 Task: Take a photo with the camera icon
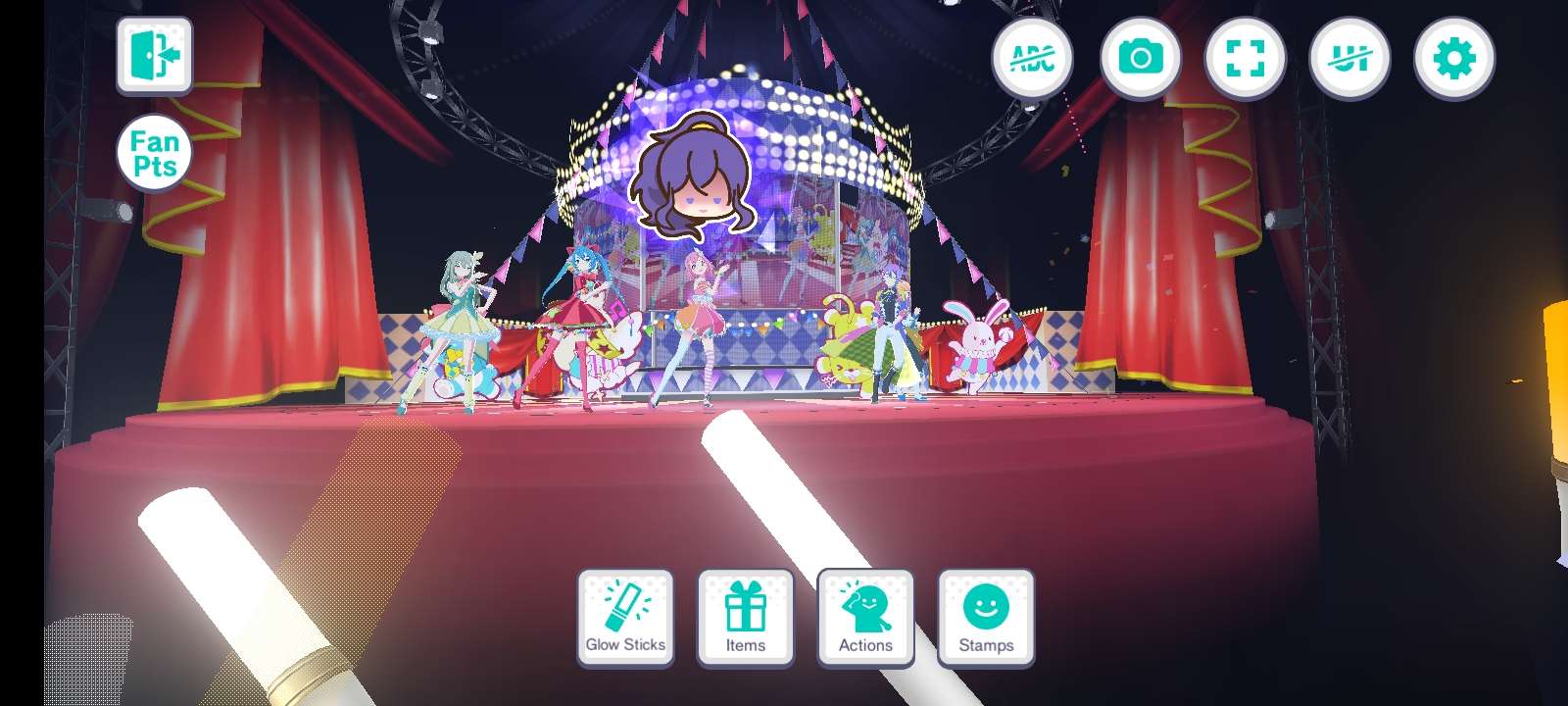(x=1140, y=58)
